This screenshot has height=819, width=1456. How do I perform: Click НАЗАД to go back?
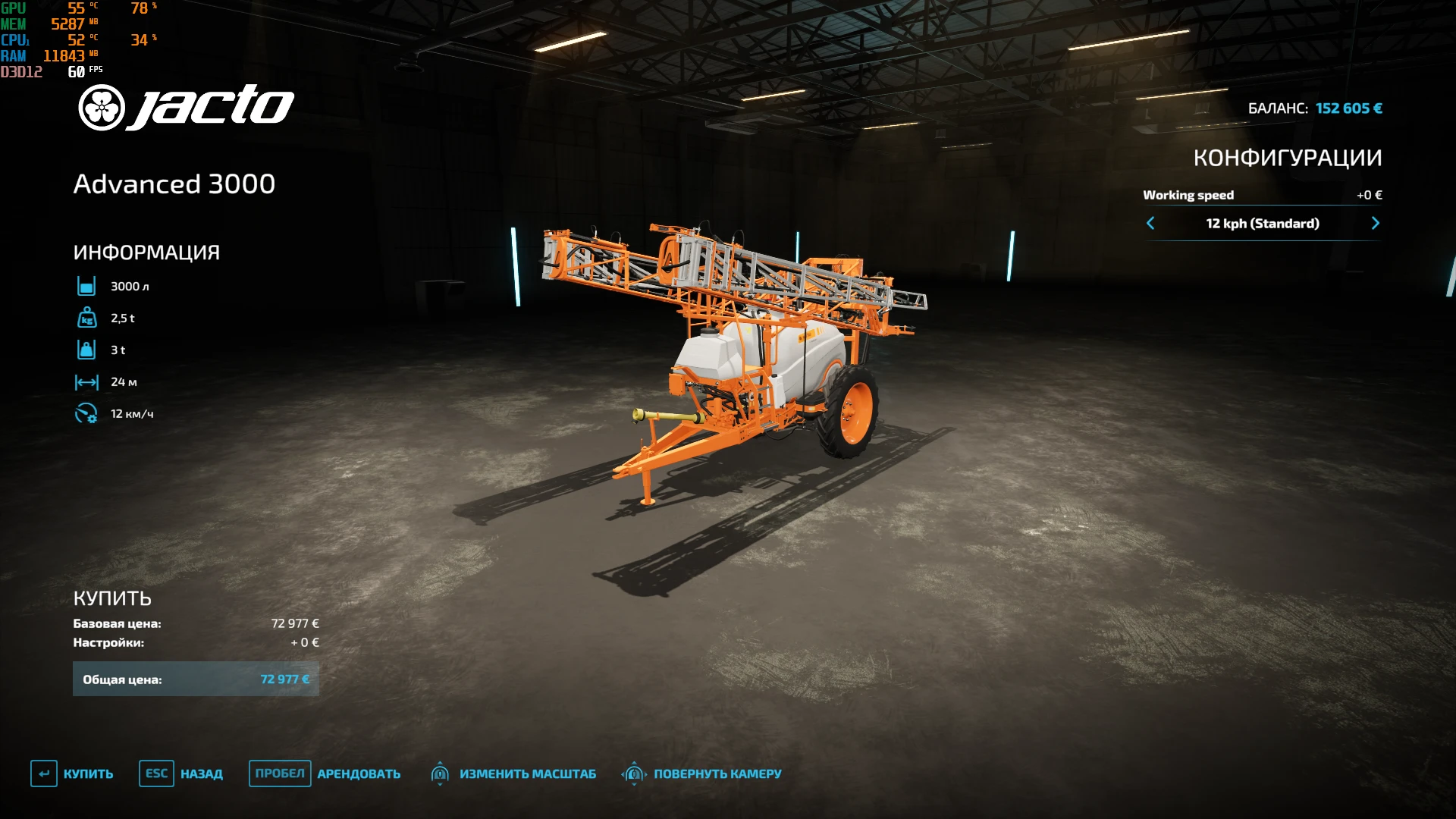coord(202,773)
